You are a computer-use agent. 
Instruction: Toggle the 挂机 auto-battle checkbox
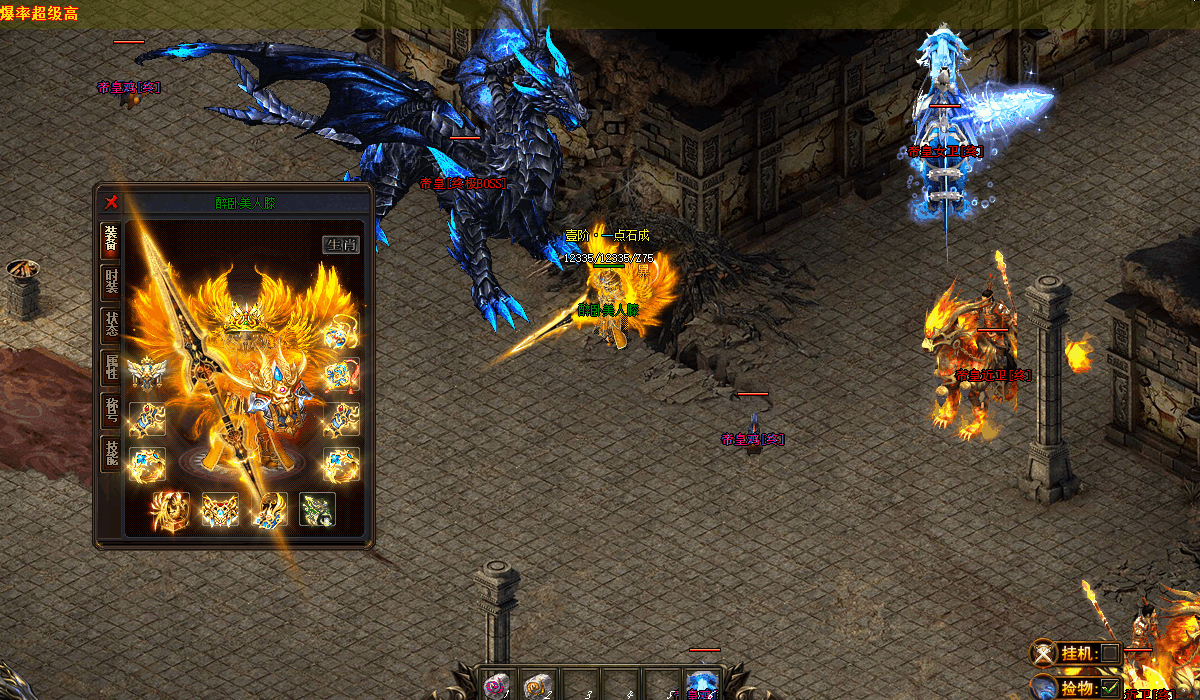pos(1109,653)
